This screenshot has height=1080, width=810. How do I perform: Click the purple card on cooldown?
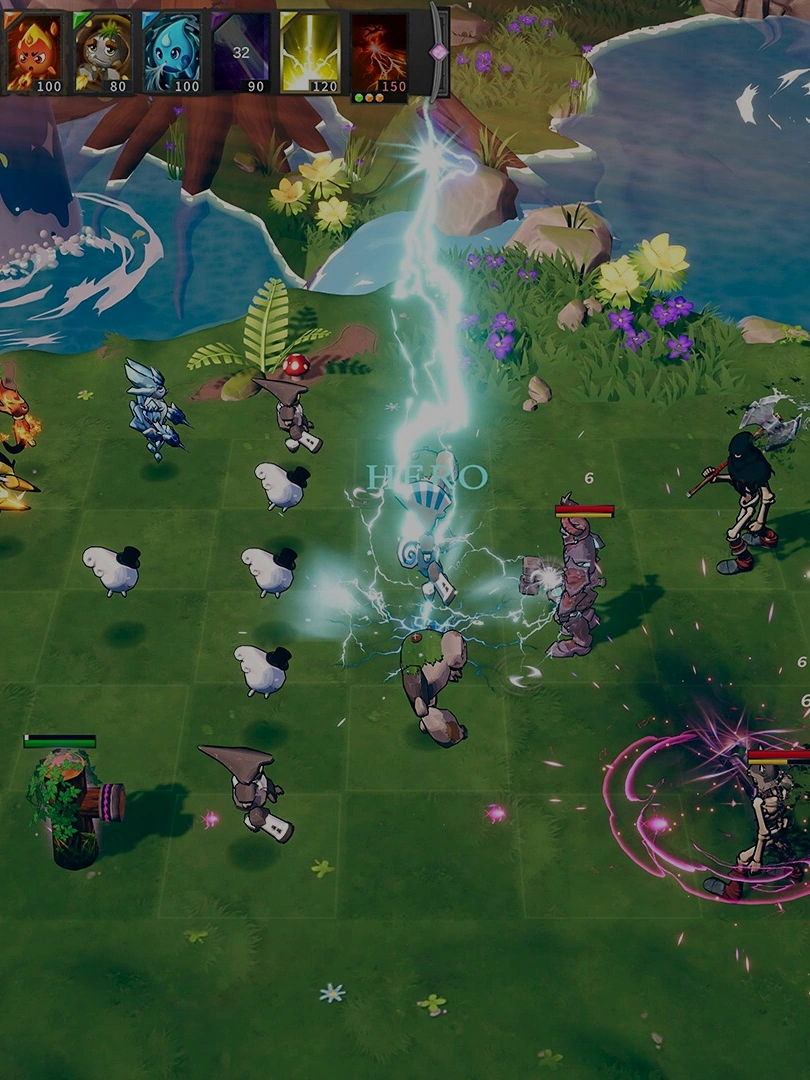[x=240, y=52]
